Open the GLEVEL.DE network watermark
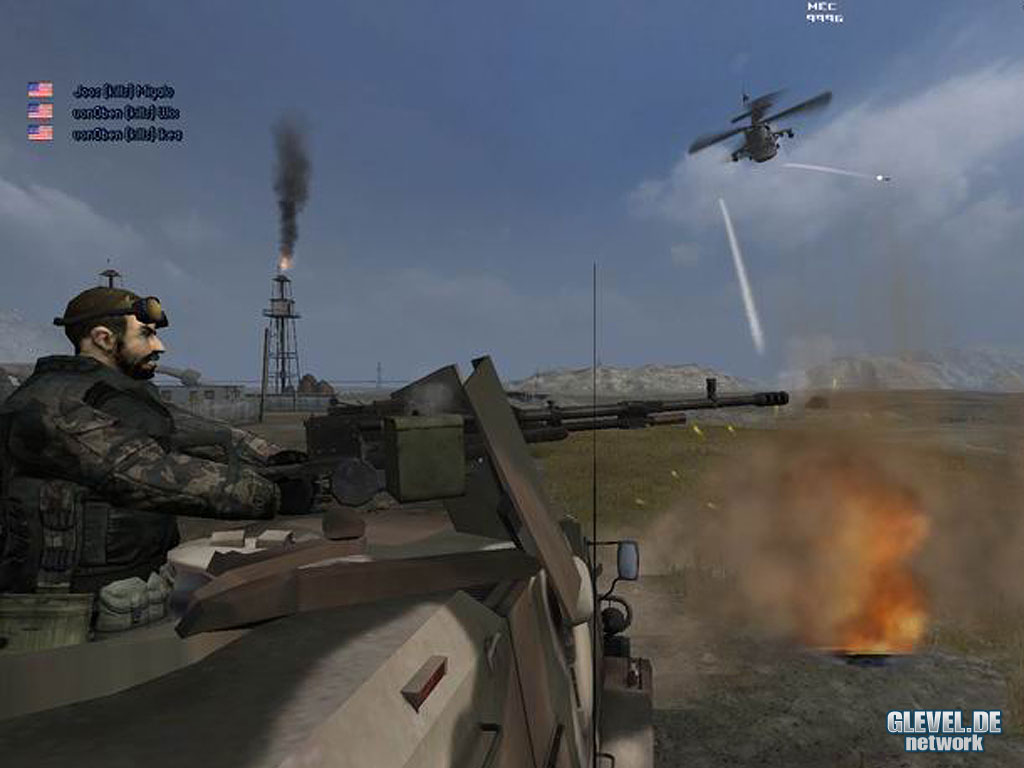Viewport: 1024px width, 768px height. pos(944,730)
